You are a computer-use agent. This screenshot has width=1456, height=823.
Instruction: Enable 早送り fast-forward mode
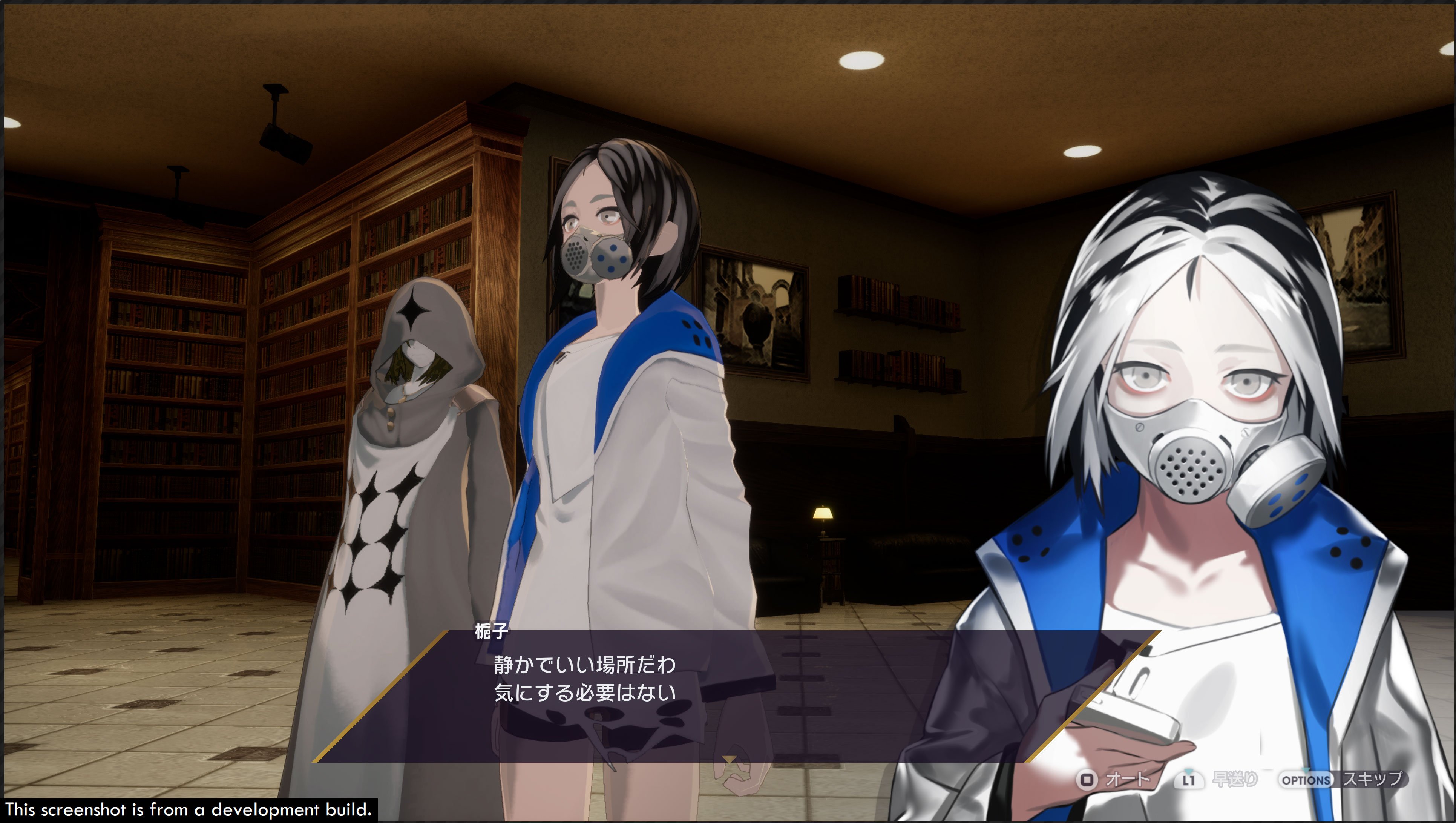[1235, 780]
